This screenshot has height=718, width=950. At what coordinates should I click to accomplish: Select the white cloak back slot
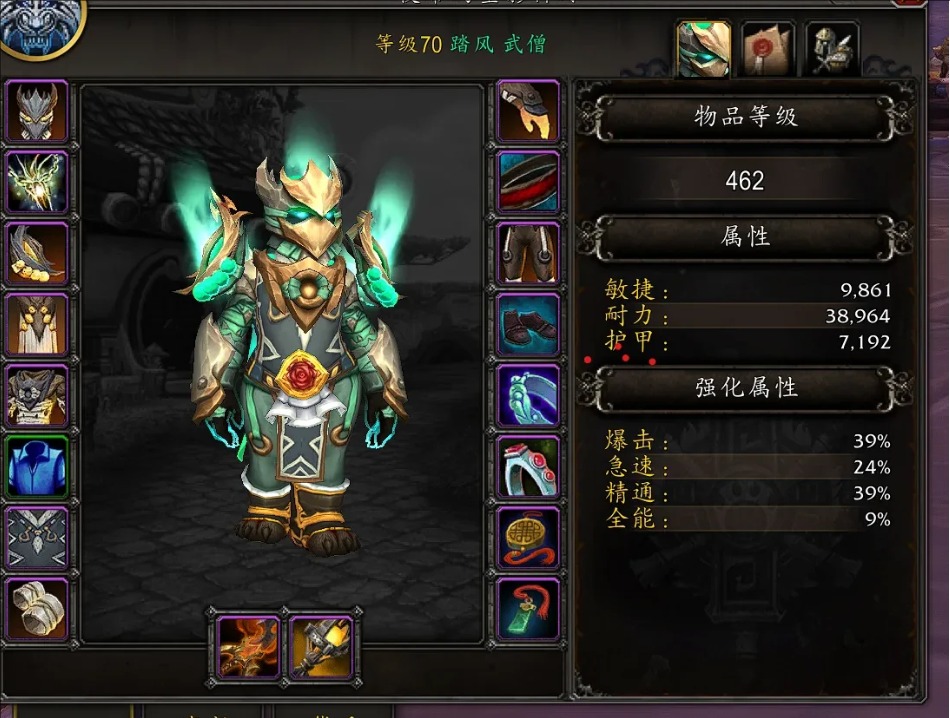point(38,324)
